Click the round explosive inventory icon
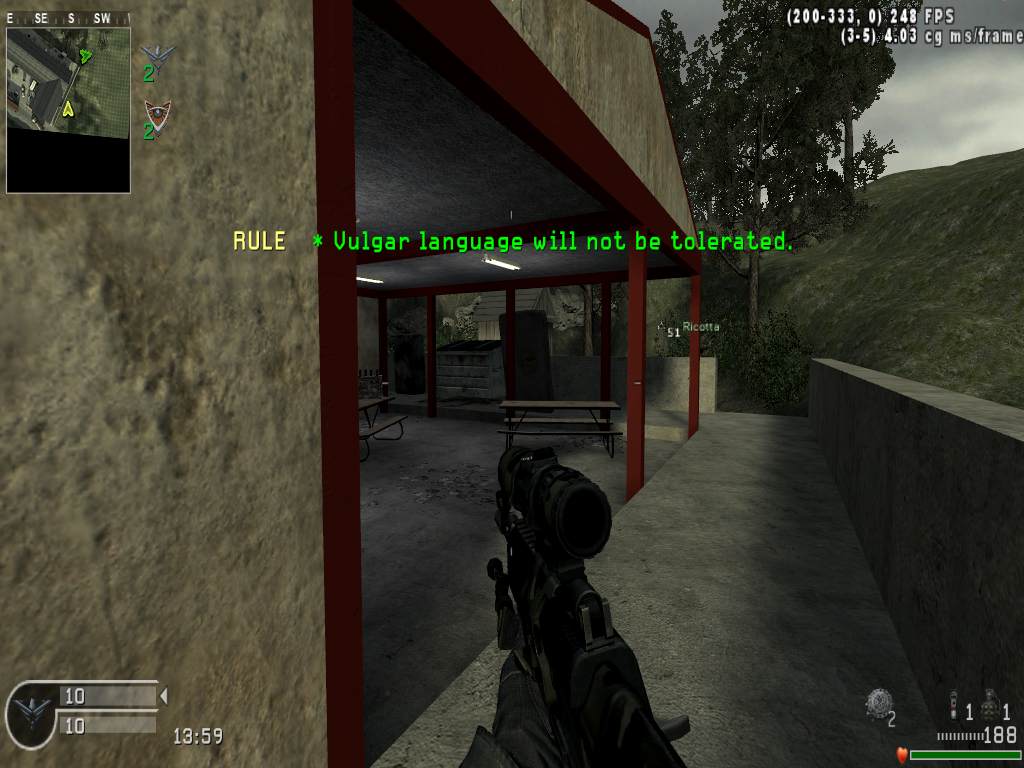This screenshot has width=1024, height=768. (877, 703)
